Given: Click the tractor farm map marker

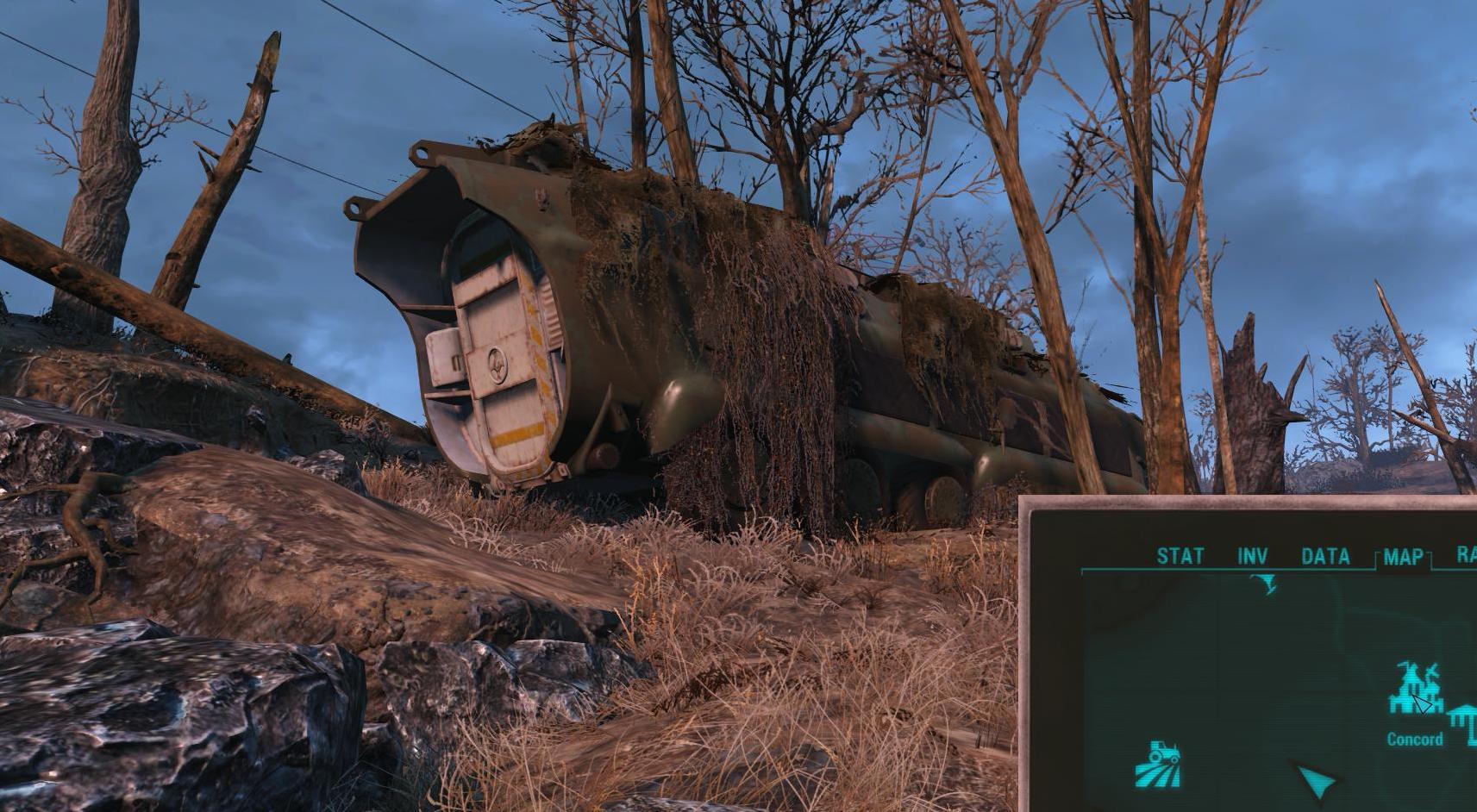Looking at the screenshot, I should [x=1160, y=764].
